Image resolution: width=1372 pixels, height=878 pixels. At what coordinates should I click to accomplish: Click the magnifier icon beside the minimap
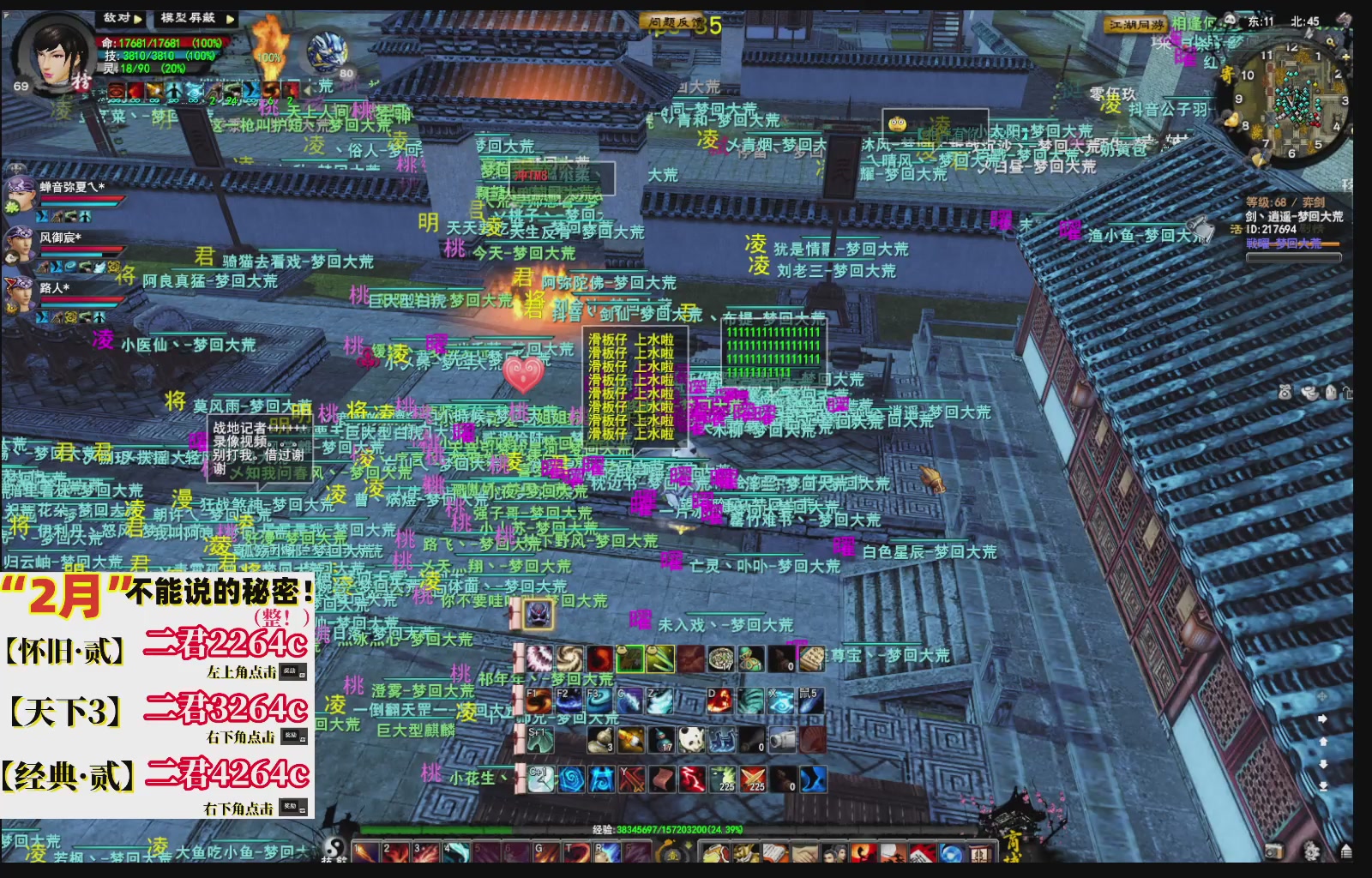(x=1329, y=40)
